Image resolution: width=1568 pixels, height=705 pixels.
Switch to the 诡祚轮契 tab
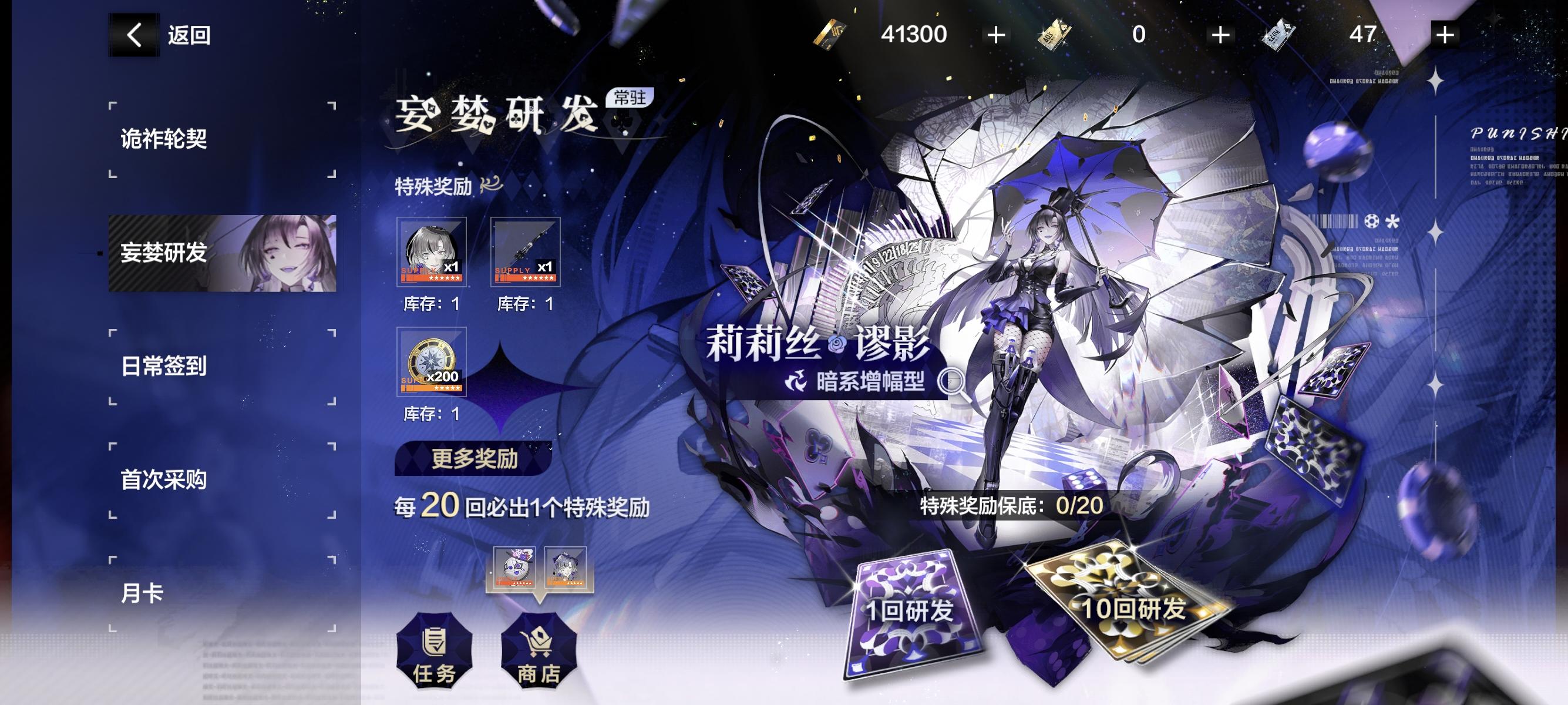coord(163,139)
